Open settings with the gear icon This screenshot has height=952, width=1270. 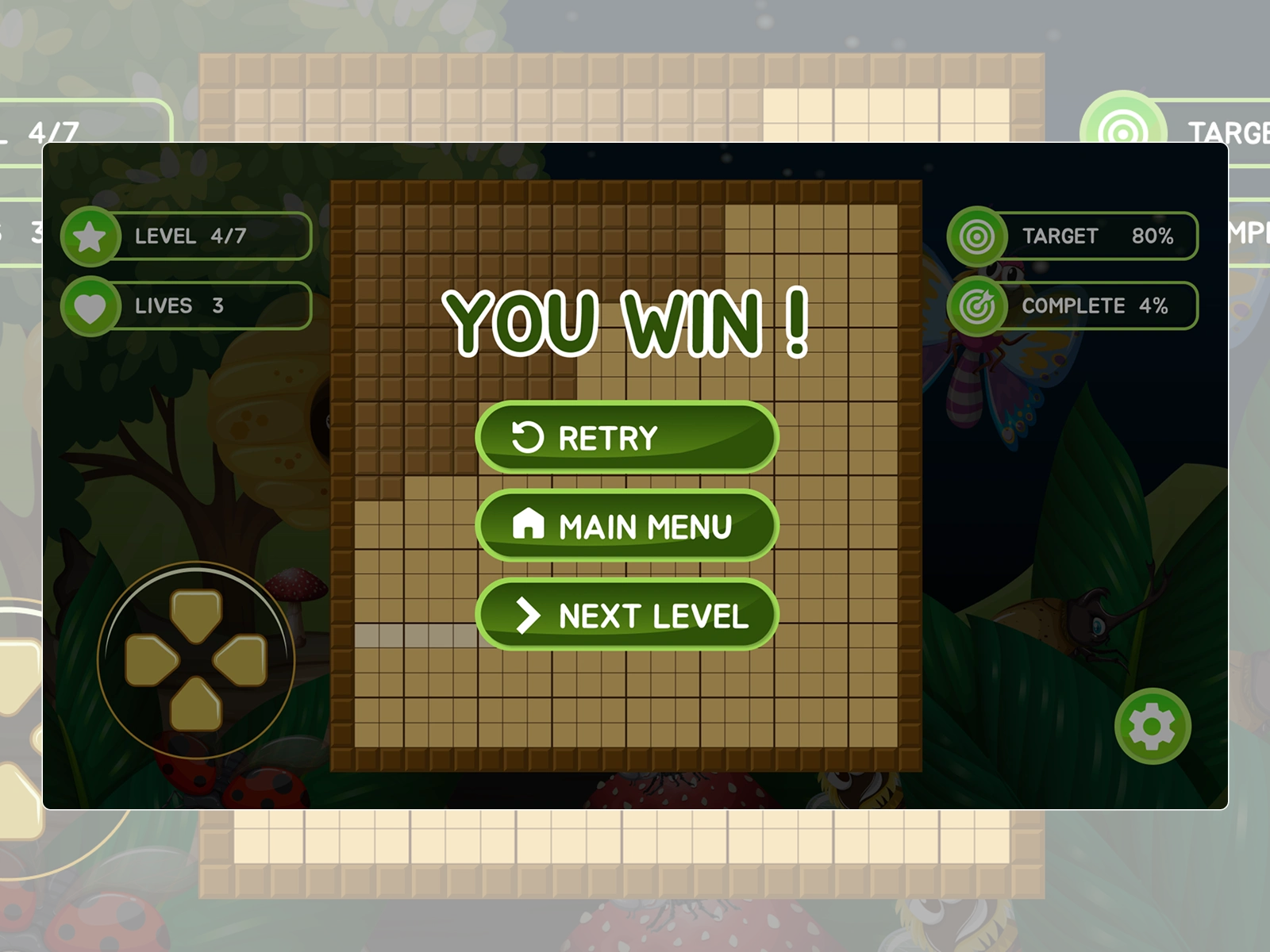click(1152, 726)
